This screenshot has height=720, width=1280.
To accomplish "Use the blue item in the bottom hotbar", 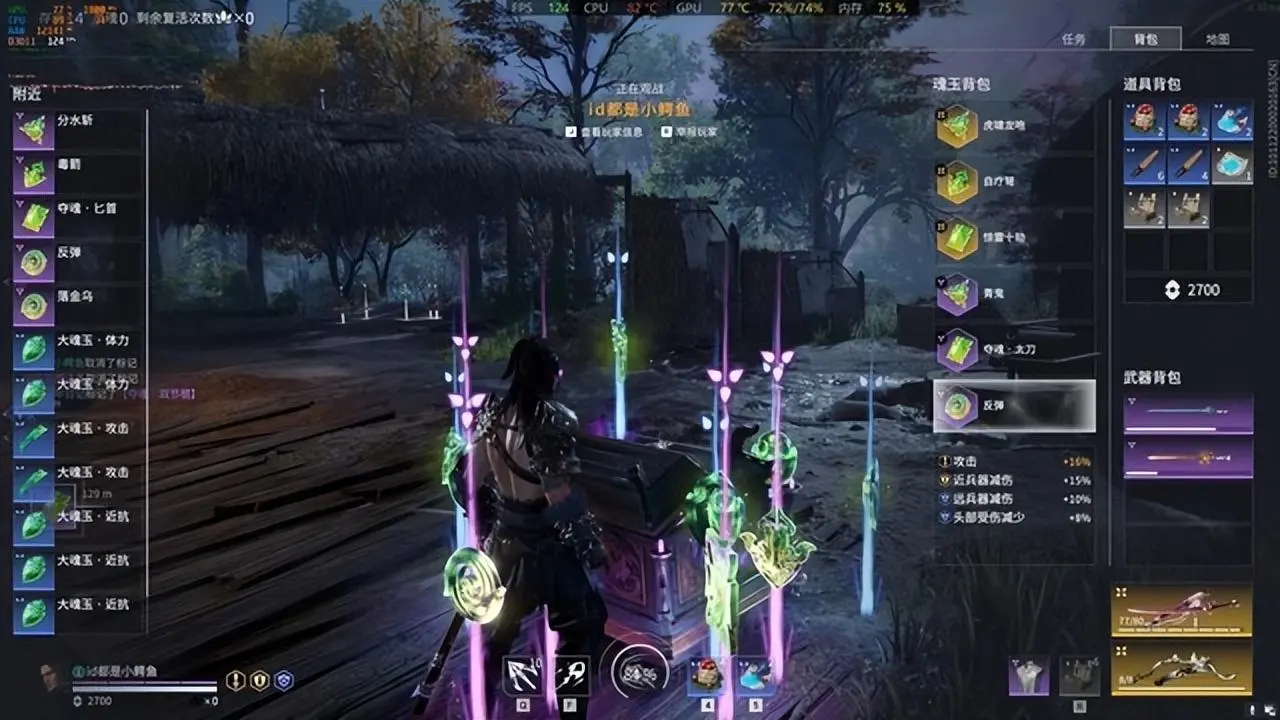I will [755, 675].
